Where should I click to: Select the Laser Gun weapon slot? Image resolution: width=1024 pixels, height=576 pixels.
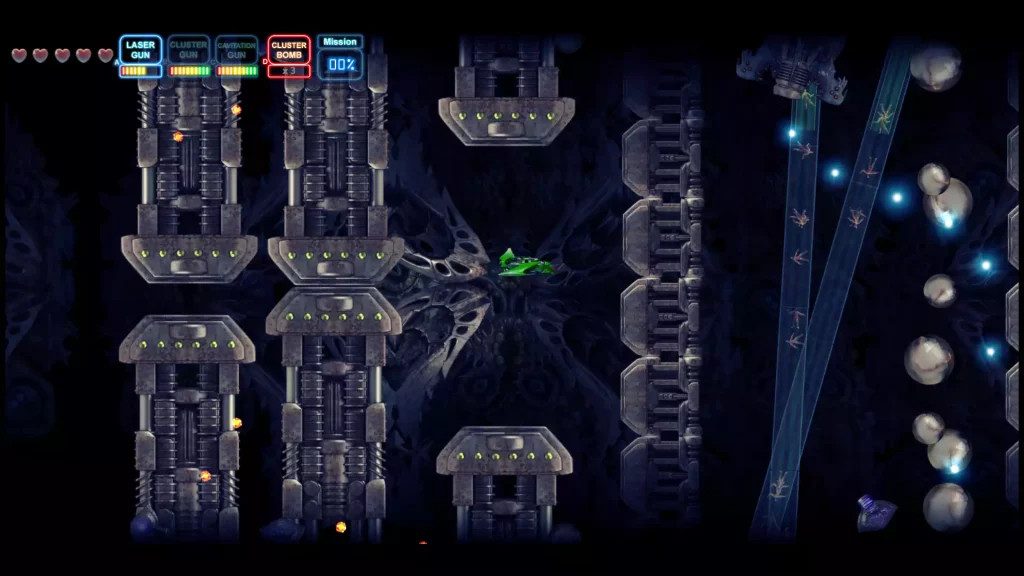(x=141, y=51)
